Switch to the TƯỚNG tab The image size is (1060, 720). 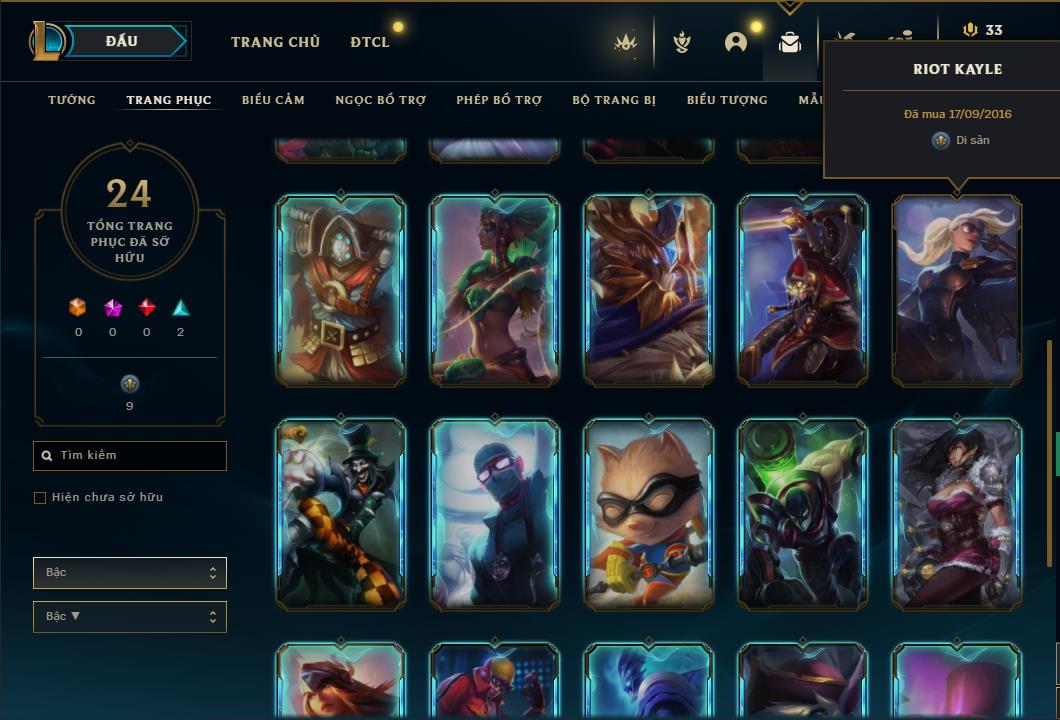point(72,100)
